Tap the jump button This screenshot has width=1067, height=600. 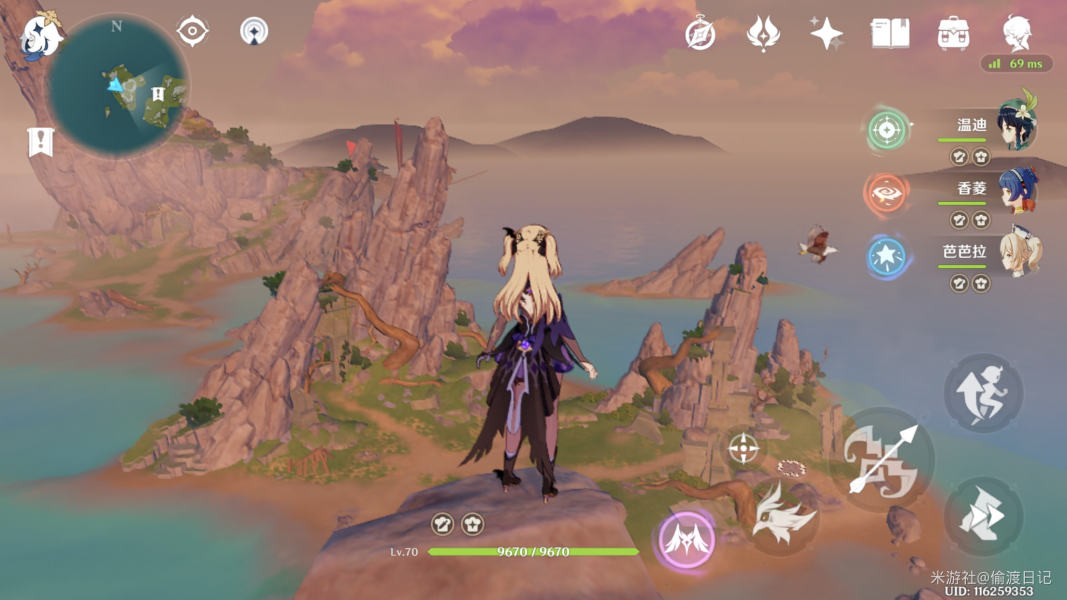click(x=983, y=393)
